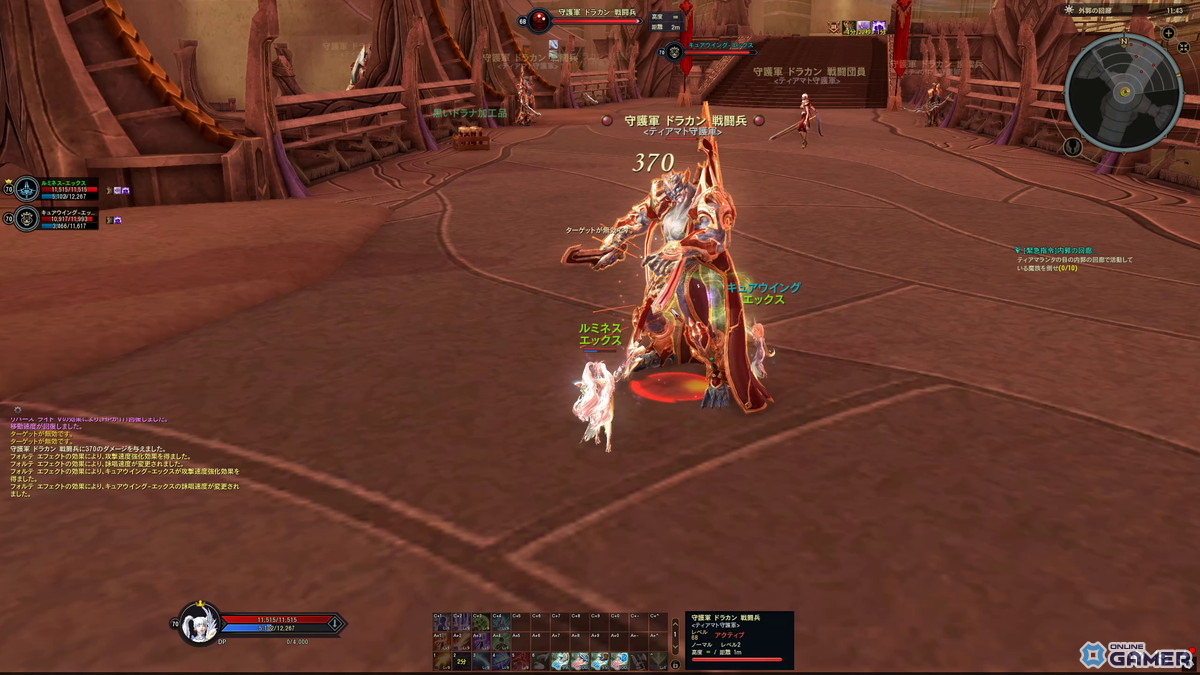Click the target's red-eye portrait icon

click(540, 20)
